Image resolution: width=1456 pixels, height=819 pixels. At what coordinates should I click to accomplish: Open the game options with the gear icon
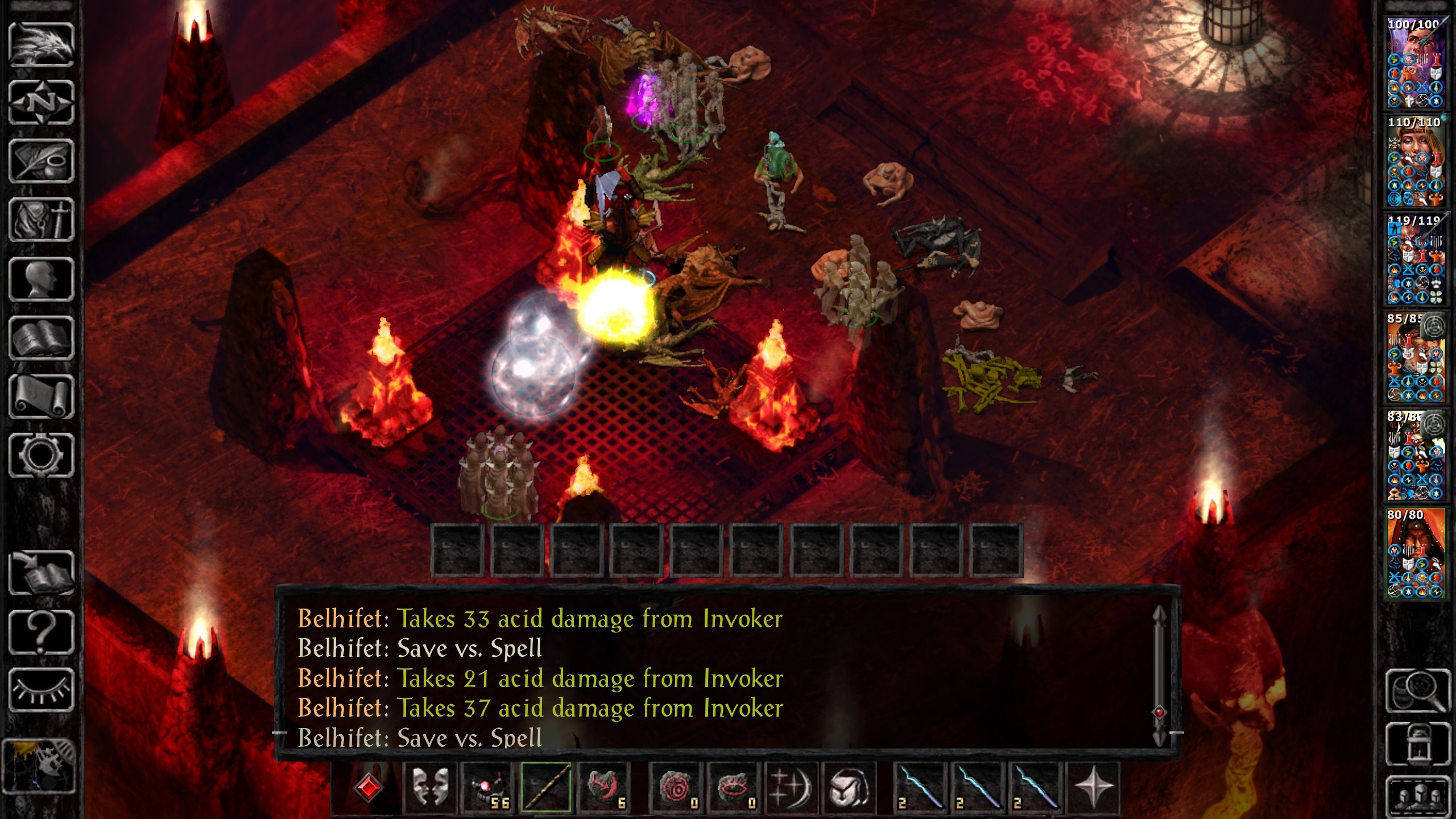[x=41, y=455]
